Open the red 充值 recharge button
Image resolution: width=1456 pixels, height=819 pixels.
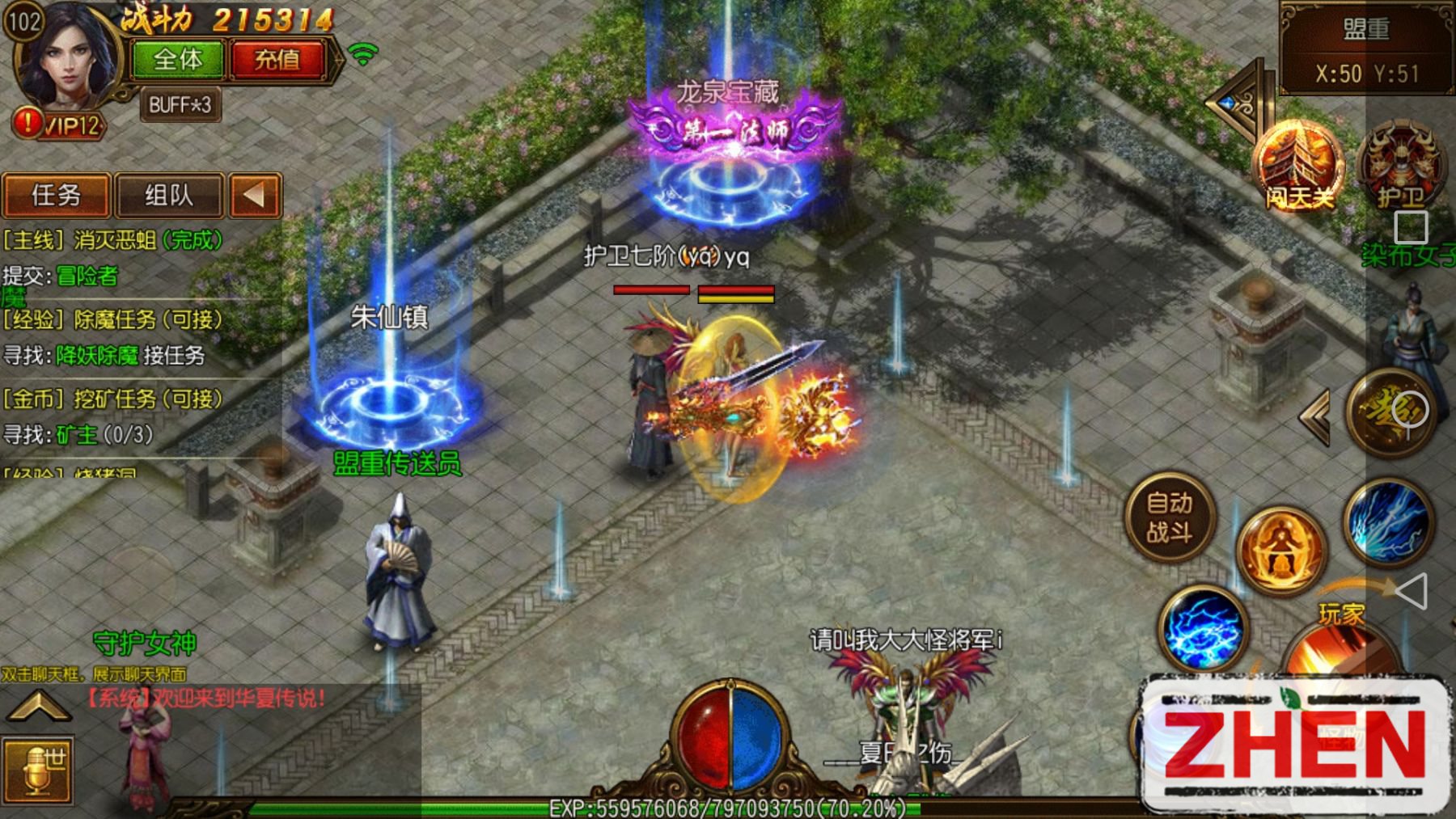(x=277, y=60)
